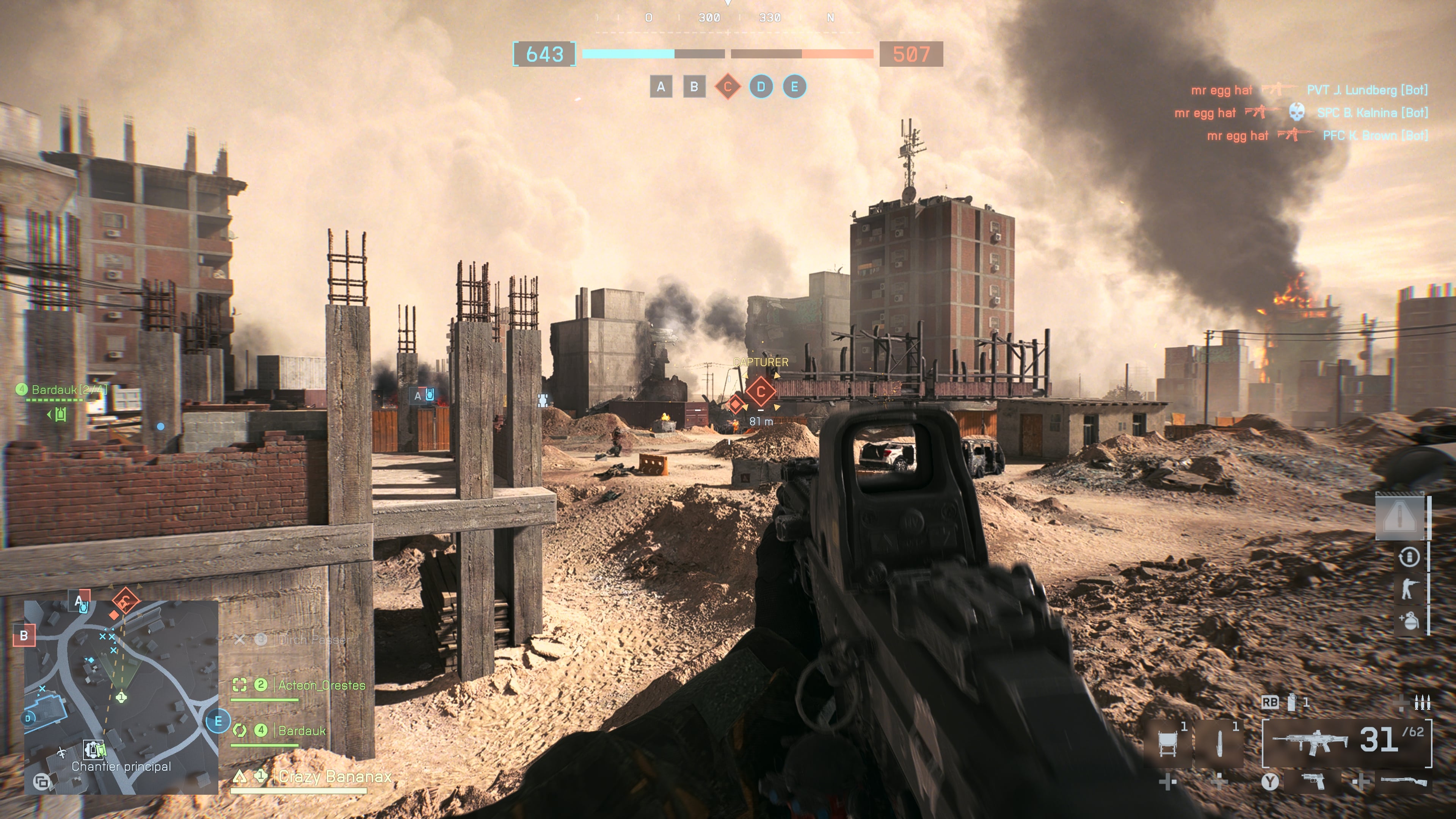1456x819 pixels.
Task: Choose the Crazy Bananax squad row
Action: click(334, 777)
